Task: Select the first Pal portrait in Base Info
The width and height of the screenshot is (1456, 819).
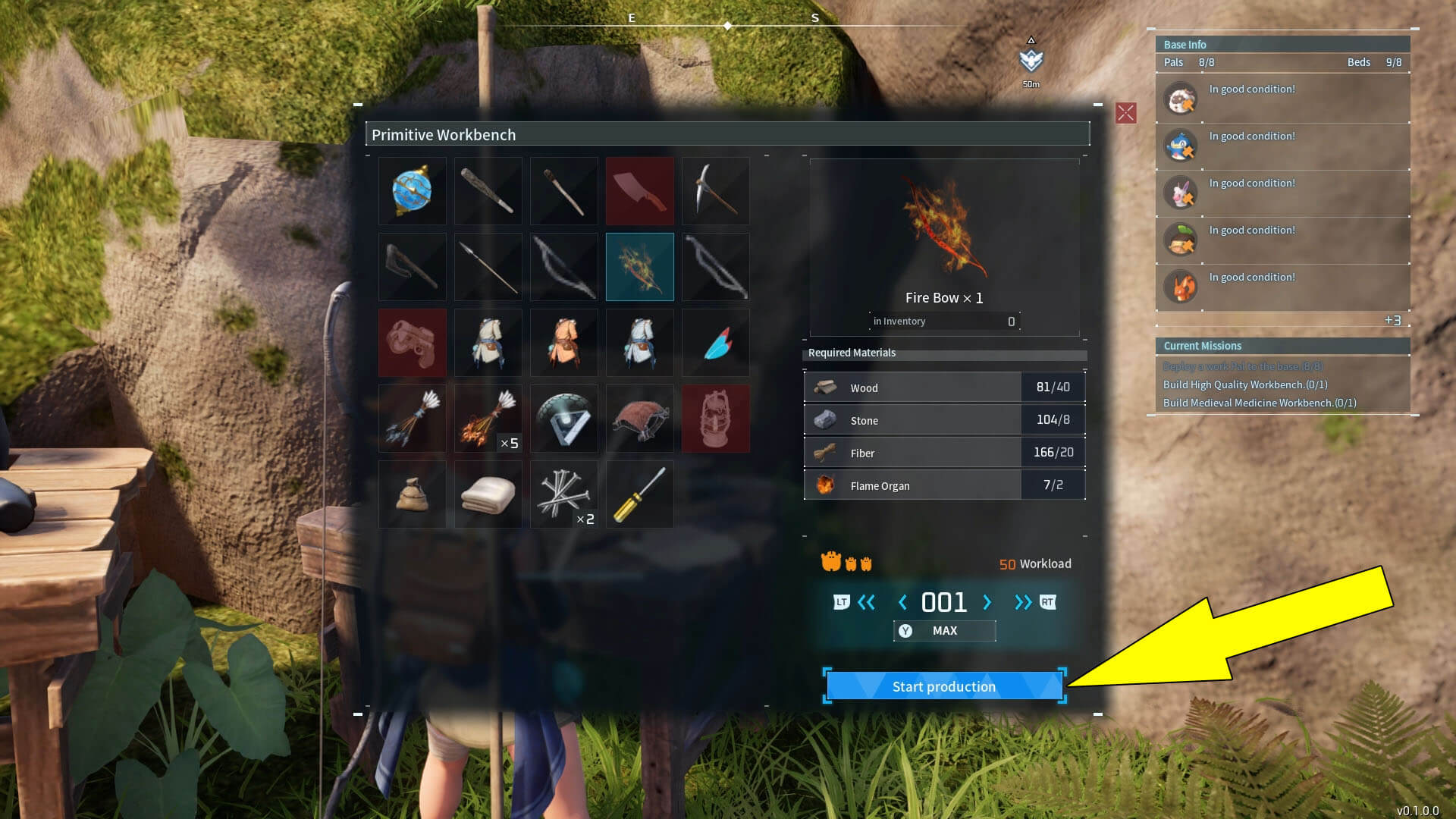Action: [x=1180, y=99]
